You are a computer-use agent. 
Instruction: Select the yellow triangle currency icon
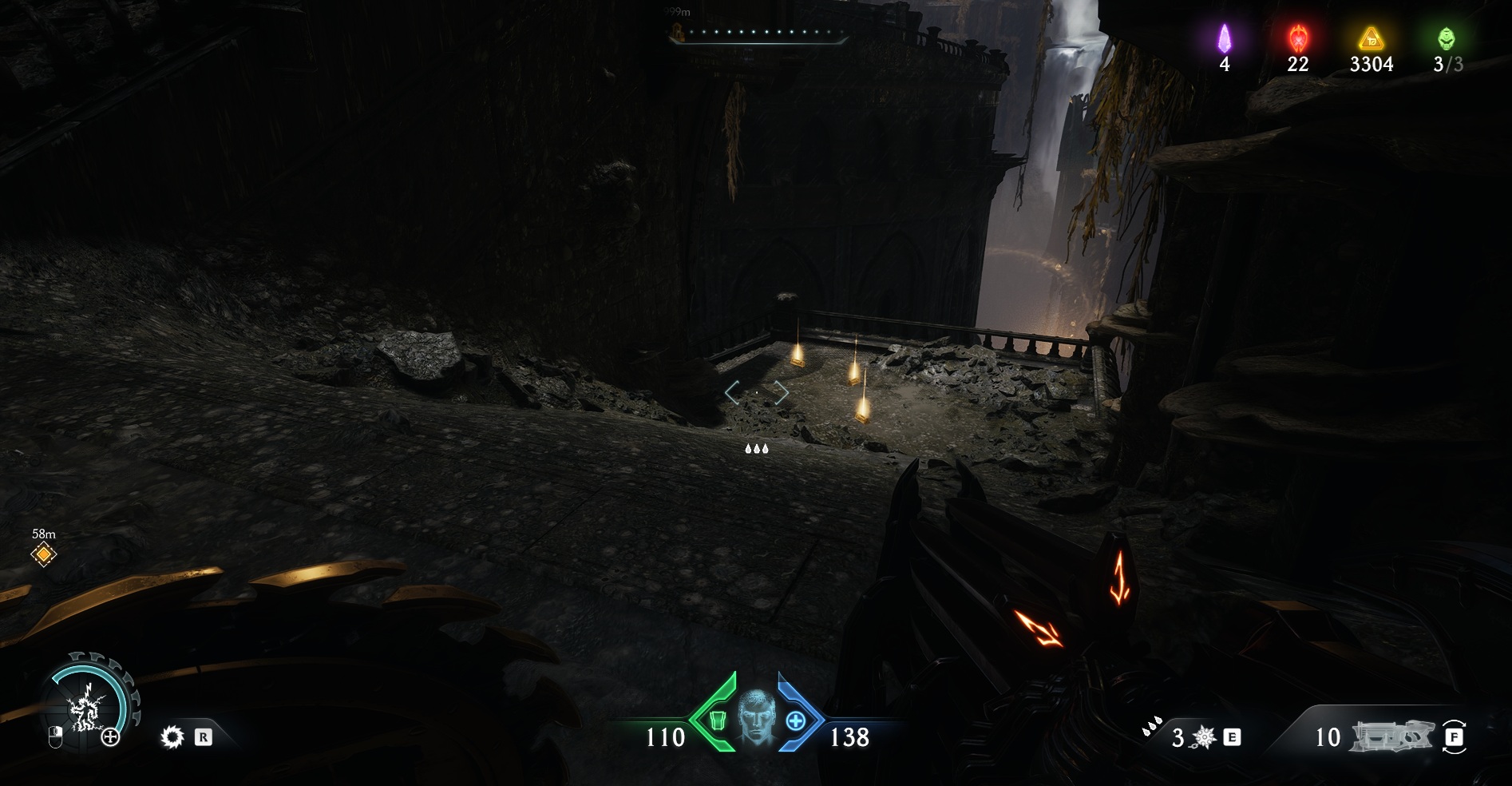click(1371, 38)
